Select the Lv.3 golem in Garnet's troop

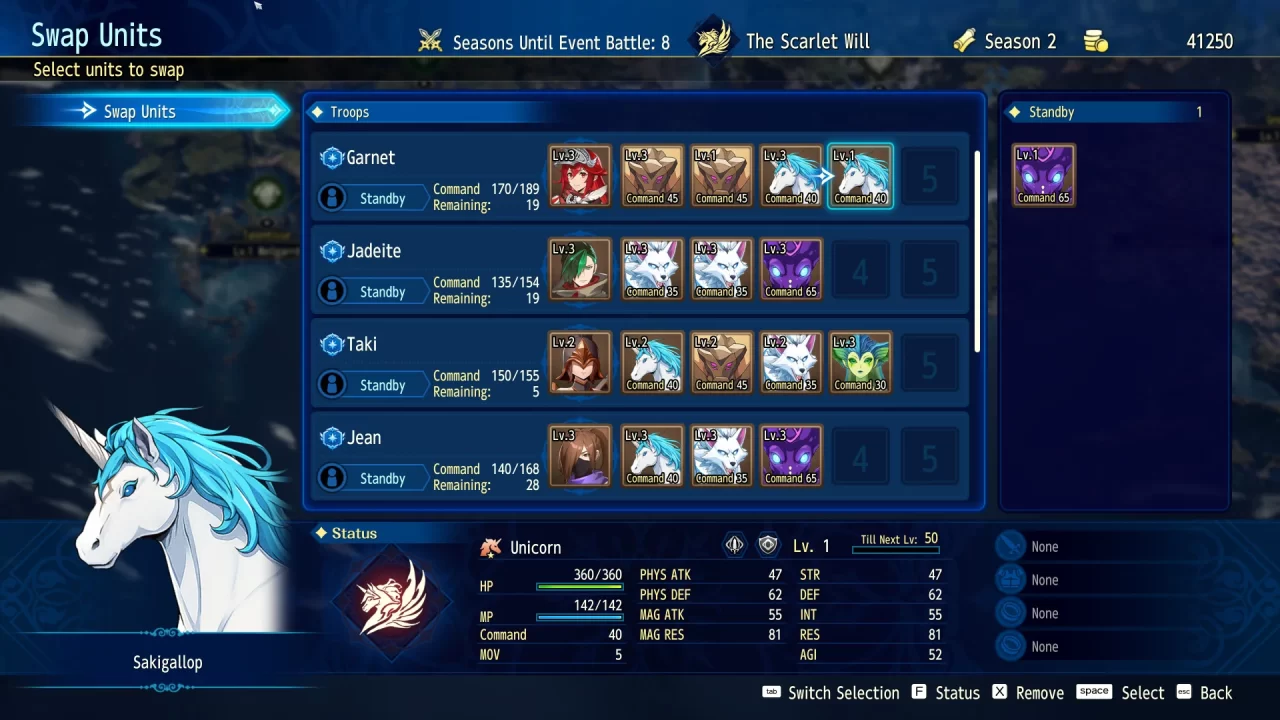click(652, 177)
